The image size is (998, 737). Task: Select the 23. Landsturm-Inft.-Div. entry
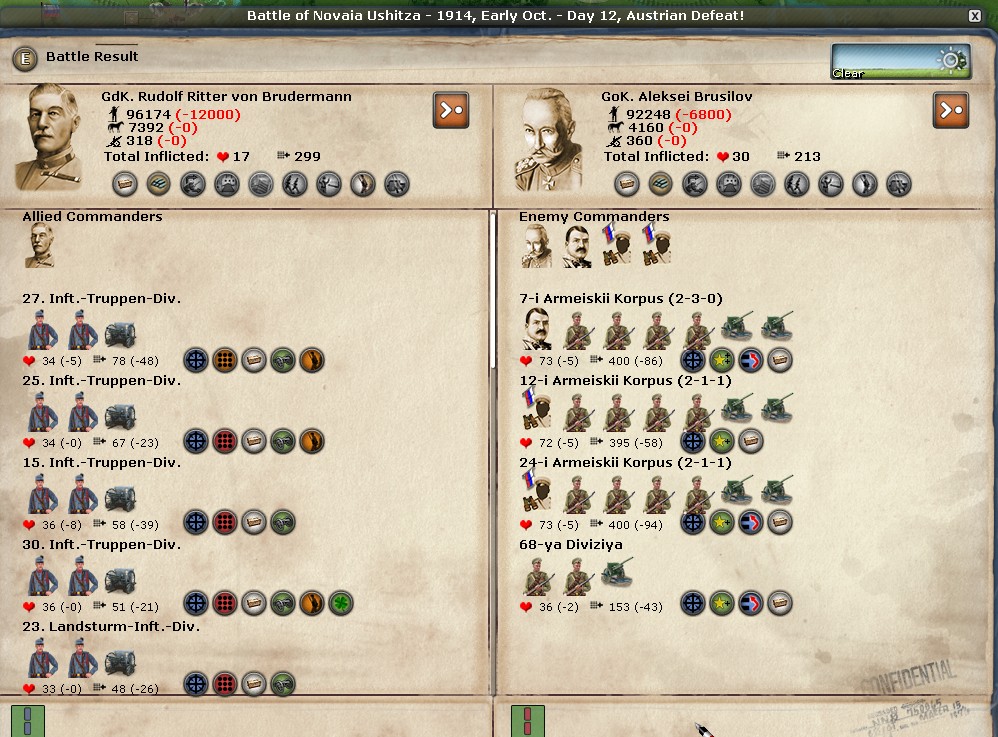coord(111,627)
